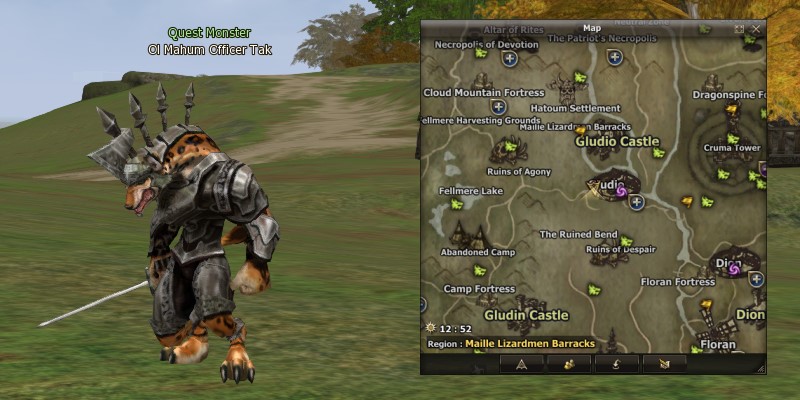Choose Abandoned Camp on the map
The image size is (800, 400).
[x=477, y=252]
